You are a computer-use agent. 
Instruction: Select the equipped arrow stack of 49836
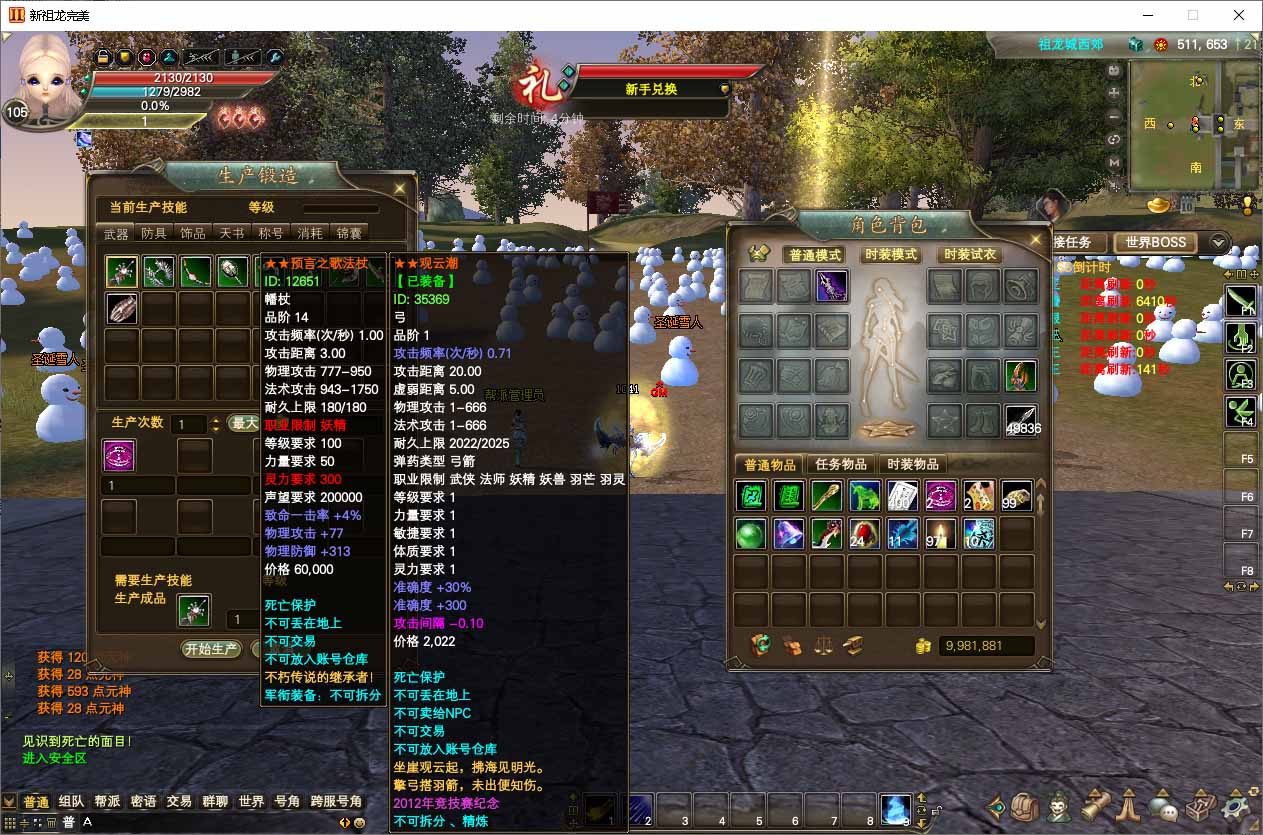[x=1021, y=421]
